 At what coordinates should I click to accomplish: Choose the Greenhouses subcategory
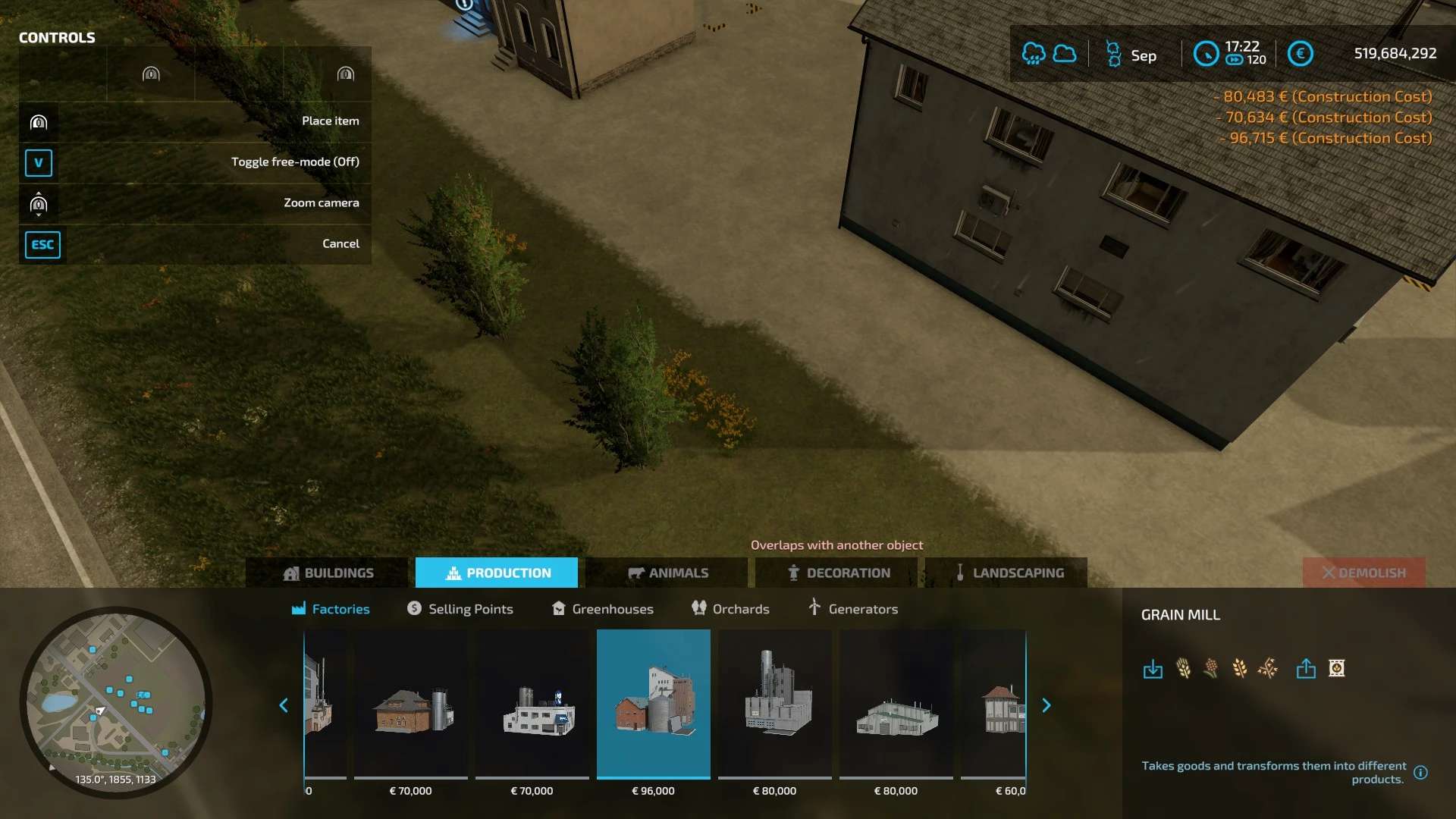602,609
